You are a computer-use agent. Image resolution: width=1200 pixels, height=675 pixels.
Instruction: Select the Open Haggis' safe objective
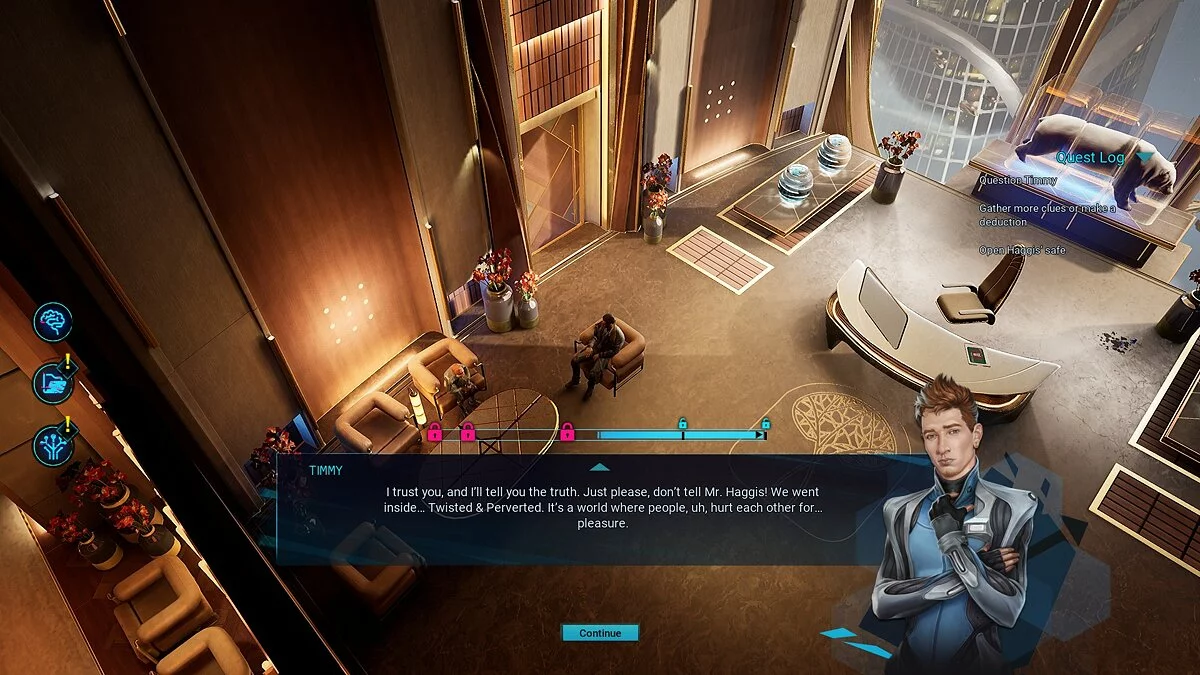coord(1022,250)
